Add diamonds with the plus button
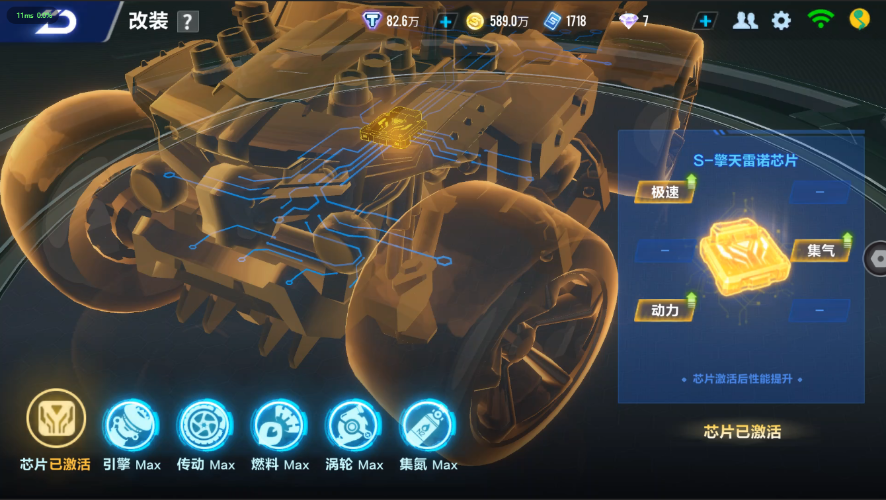Screen dimensions: 886x500 705,21
